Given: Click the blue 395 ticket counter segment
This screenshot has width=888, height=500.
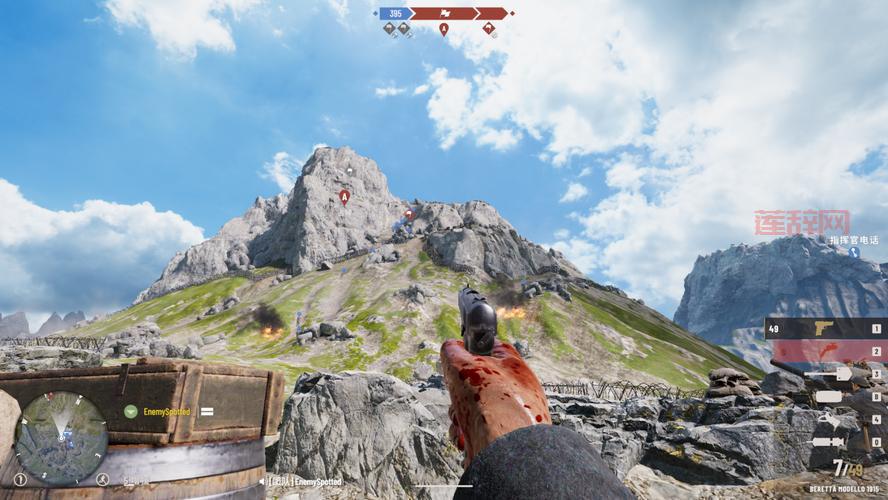Looking at the screenshot, I should 395,14.
